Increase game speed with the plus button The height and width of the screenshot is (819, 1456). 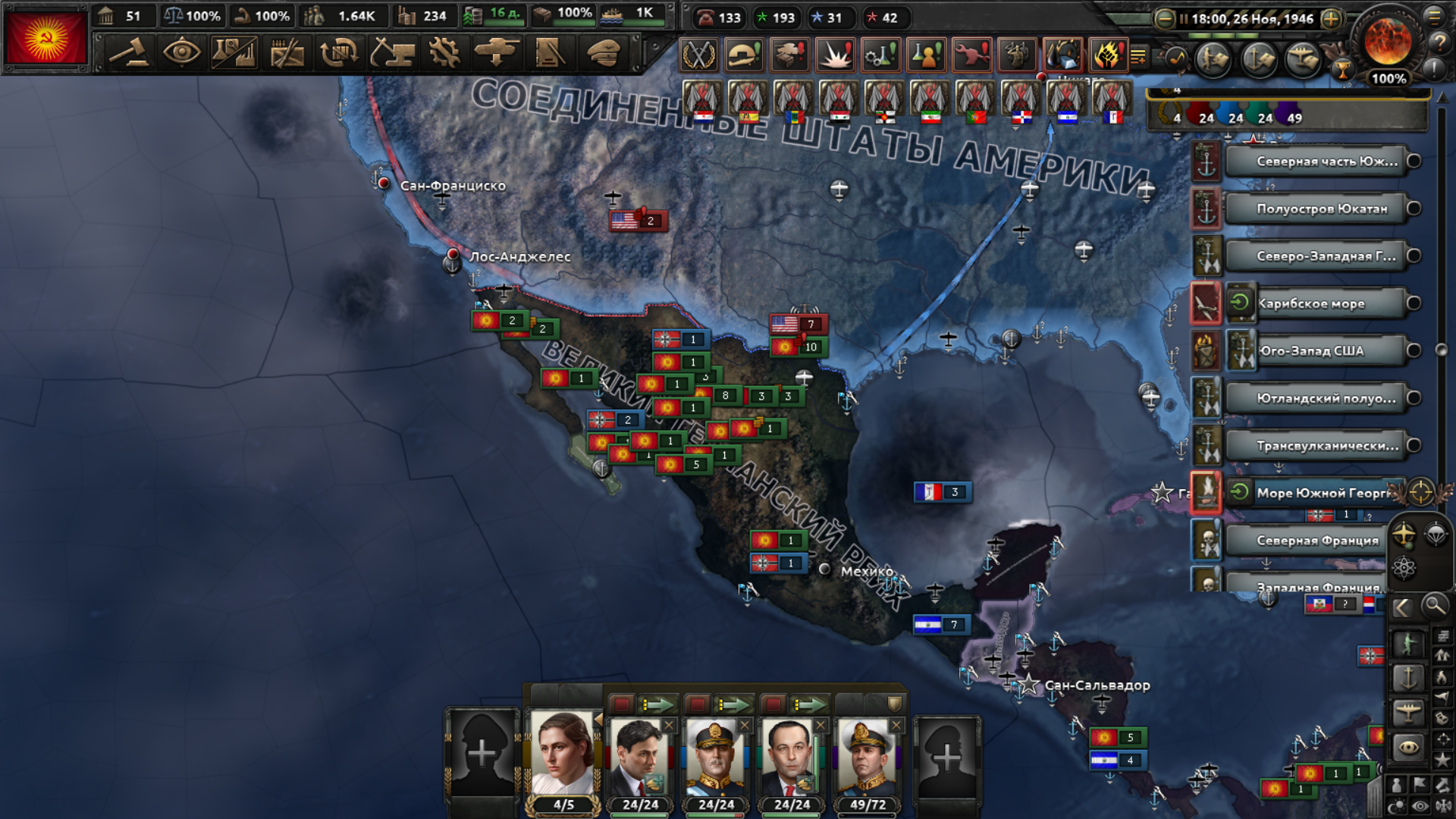point(1331,19)
